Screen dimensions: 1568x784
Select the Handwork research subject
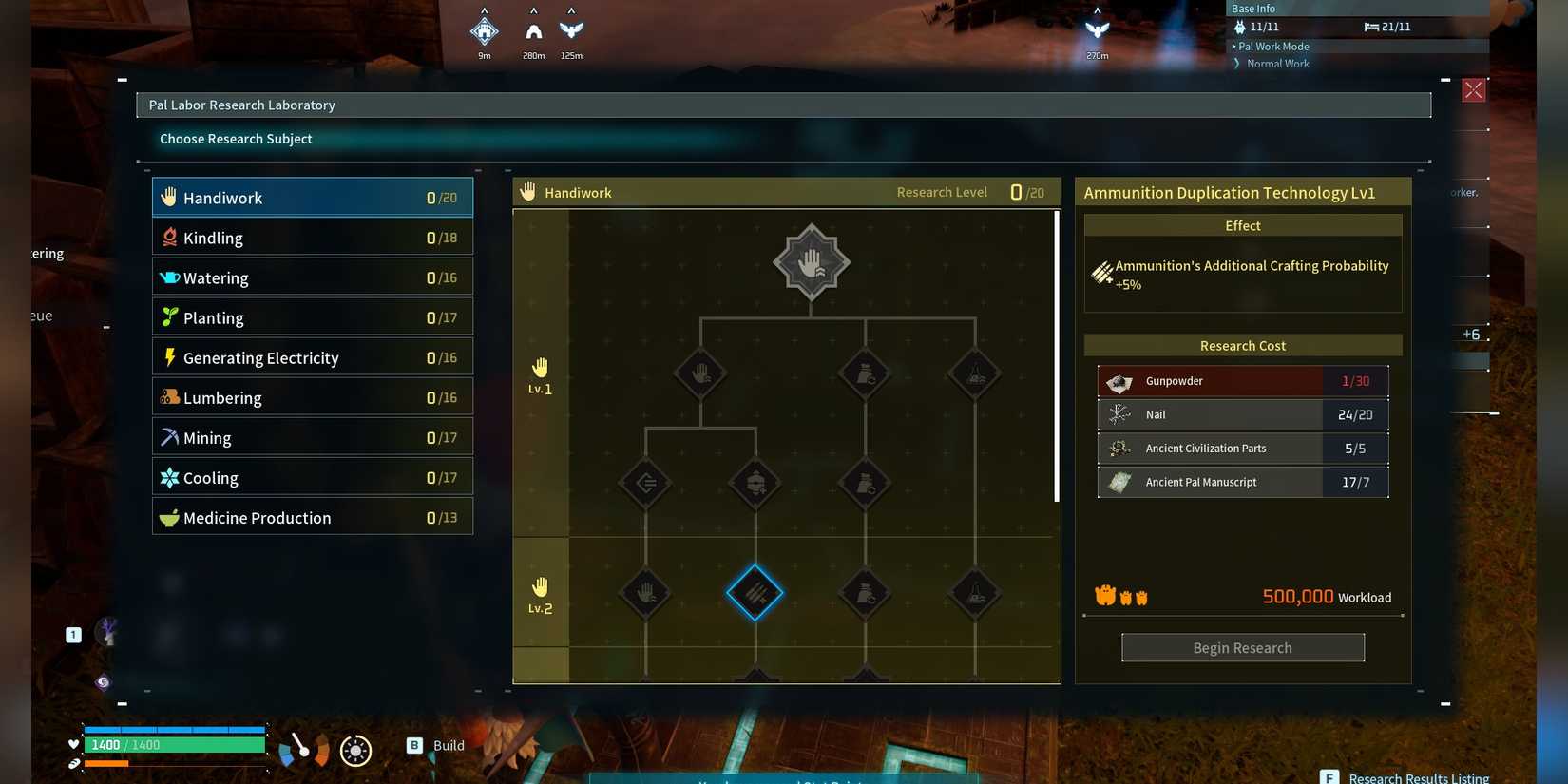point(312,198)
